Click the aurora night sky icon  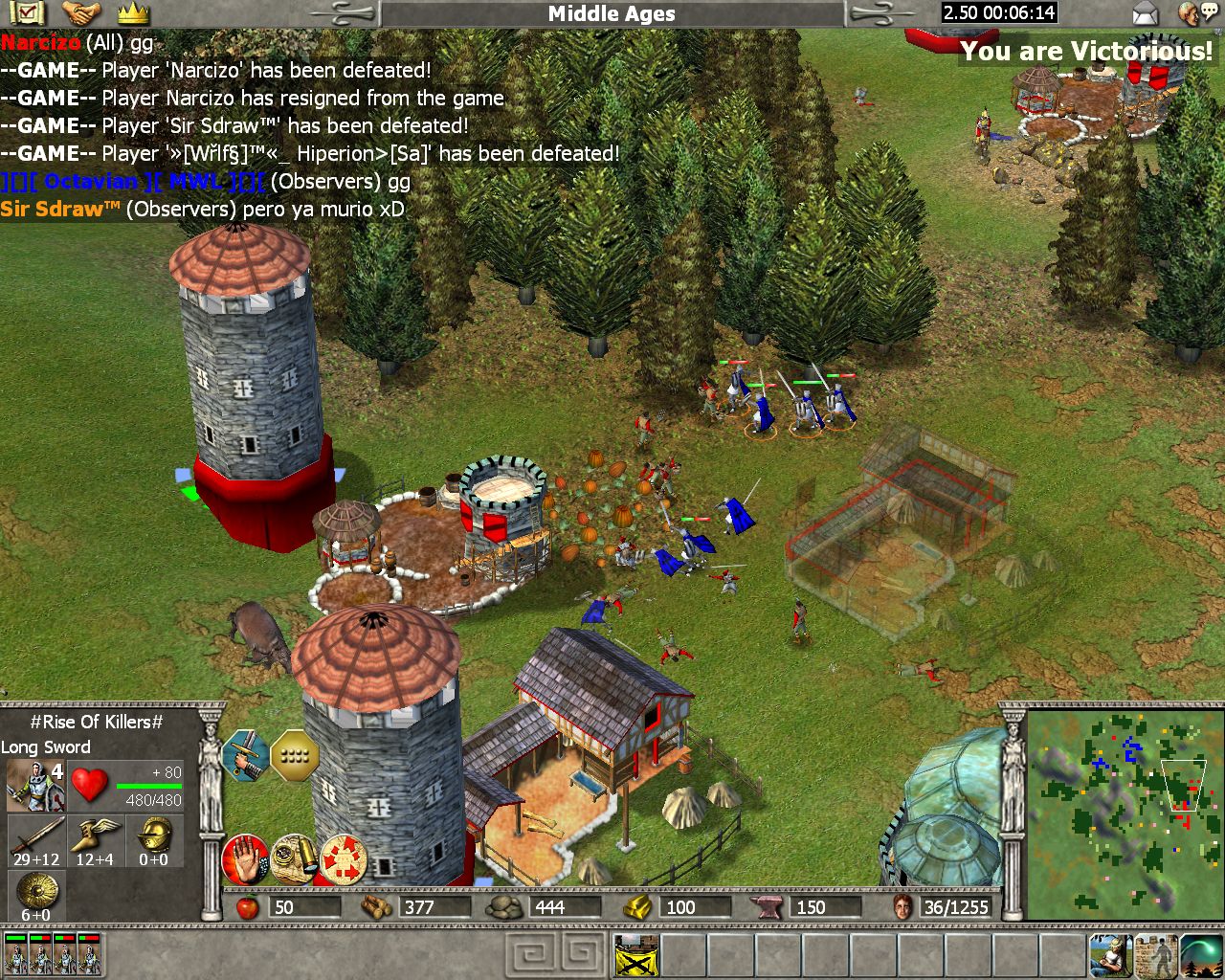pos(1202,955)
